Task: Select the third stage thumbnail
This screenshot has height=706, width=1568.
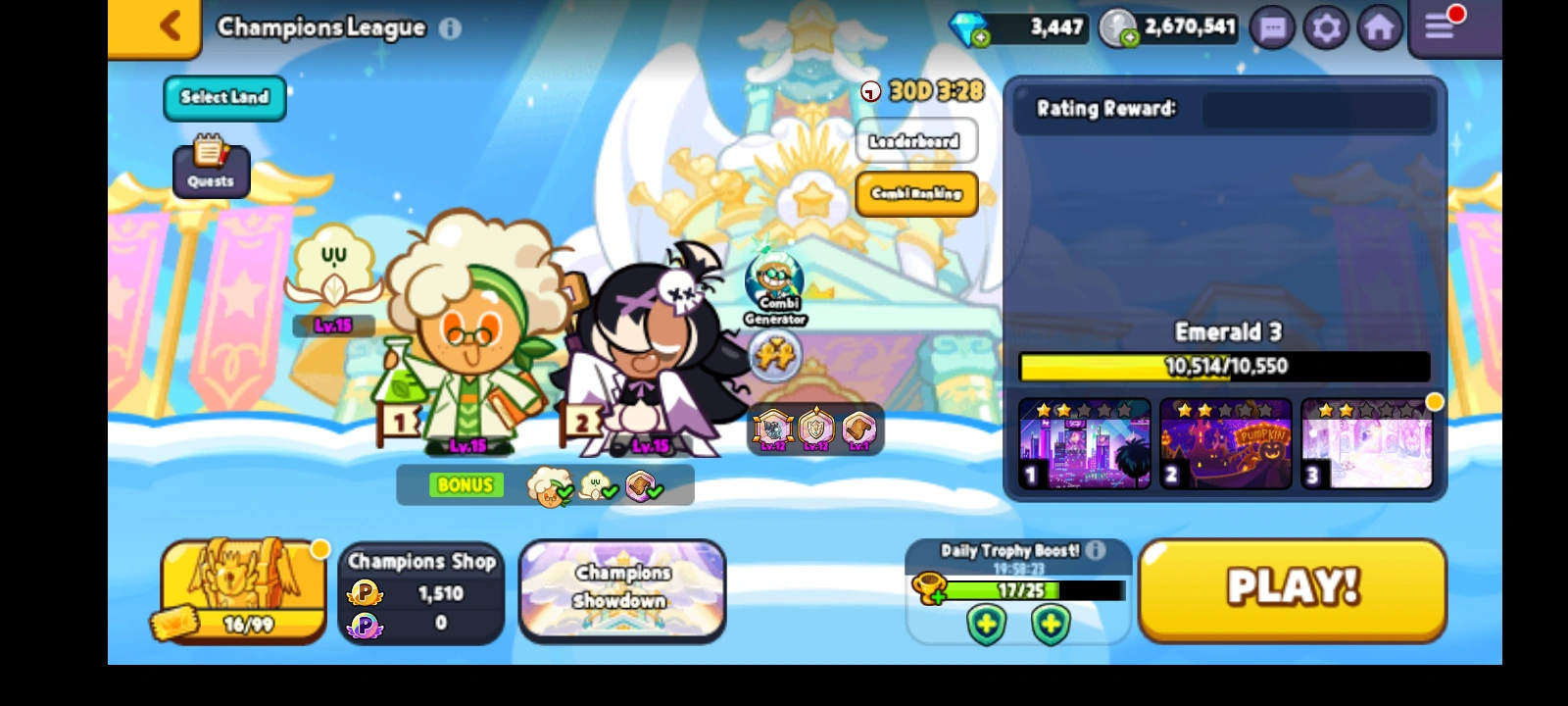Action: click(1367, 443)
